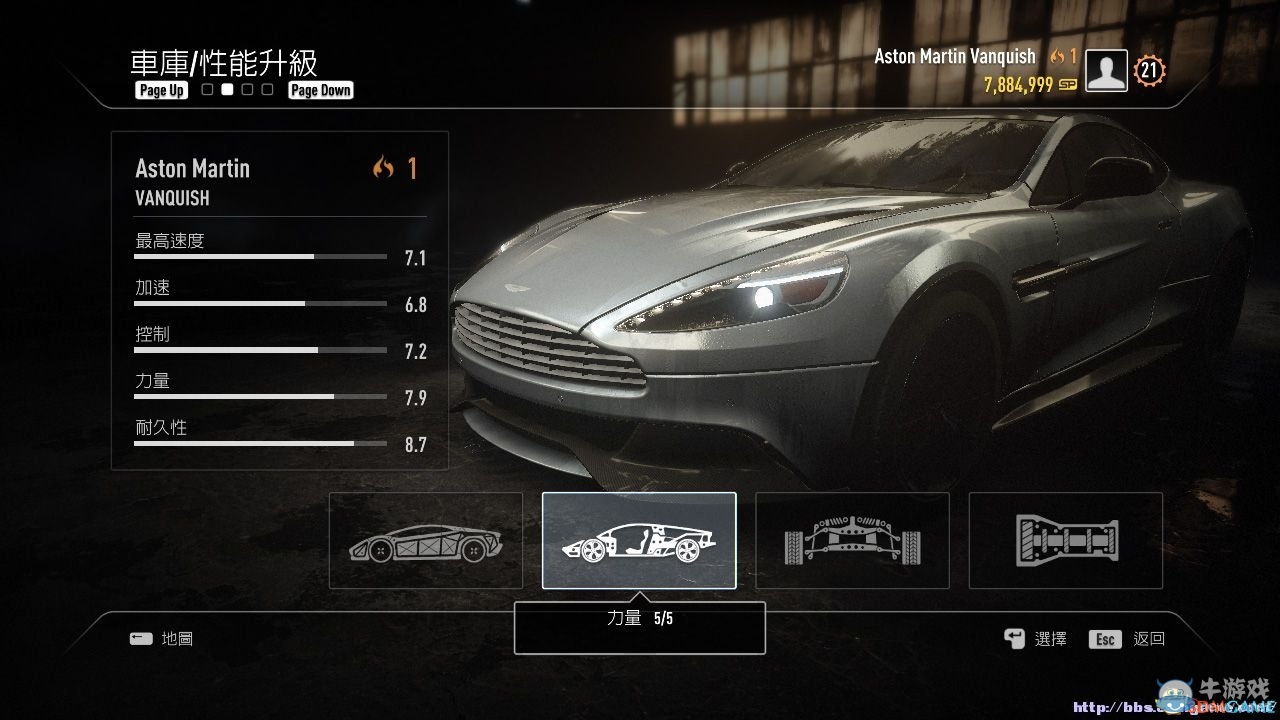Select the chassis body upgrade icon
The width and height of the screenshot is (1280, 720).
(425, 540)
